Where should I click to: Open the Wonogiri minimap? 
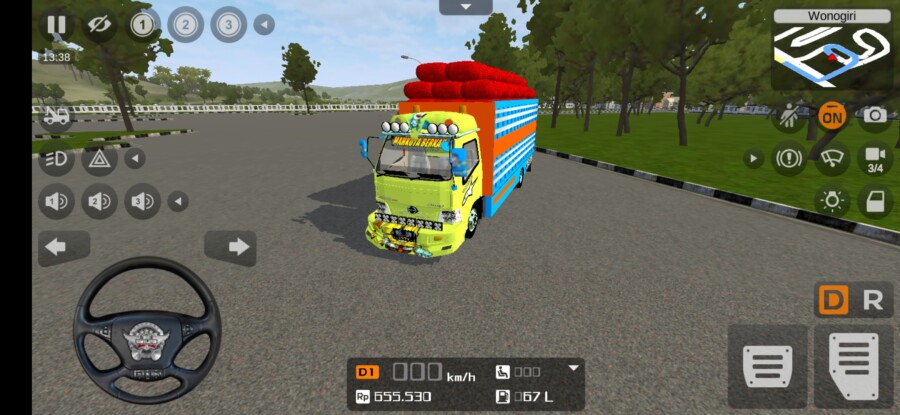pyautogui.click(x=831, y=50)
